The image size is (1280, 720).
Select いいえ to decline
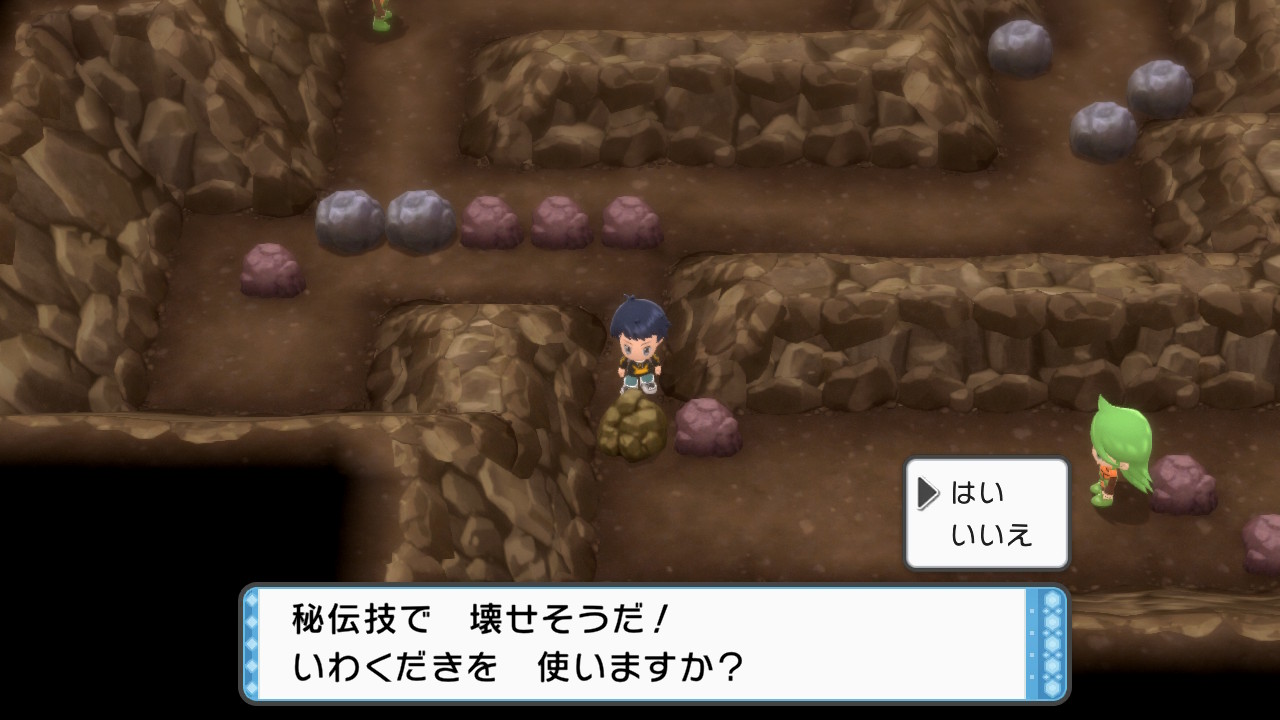point(990,535)
